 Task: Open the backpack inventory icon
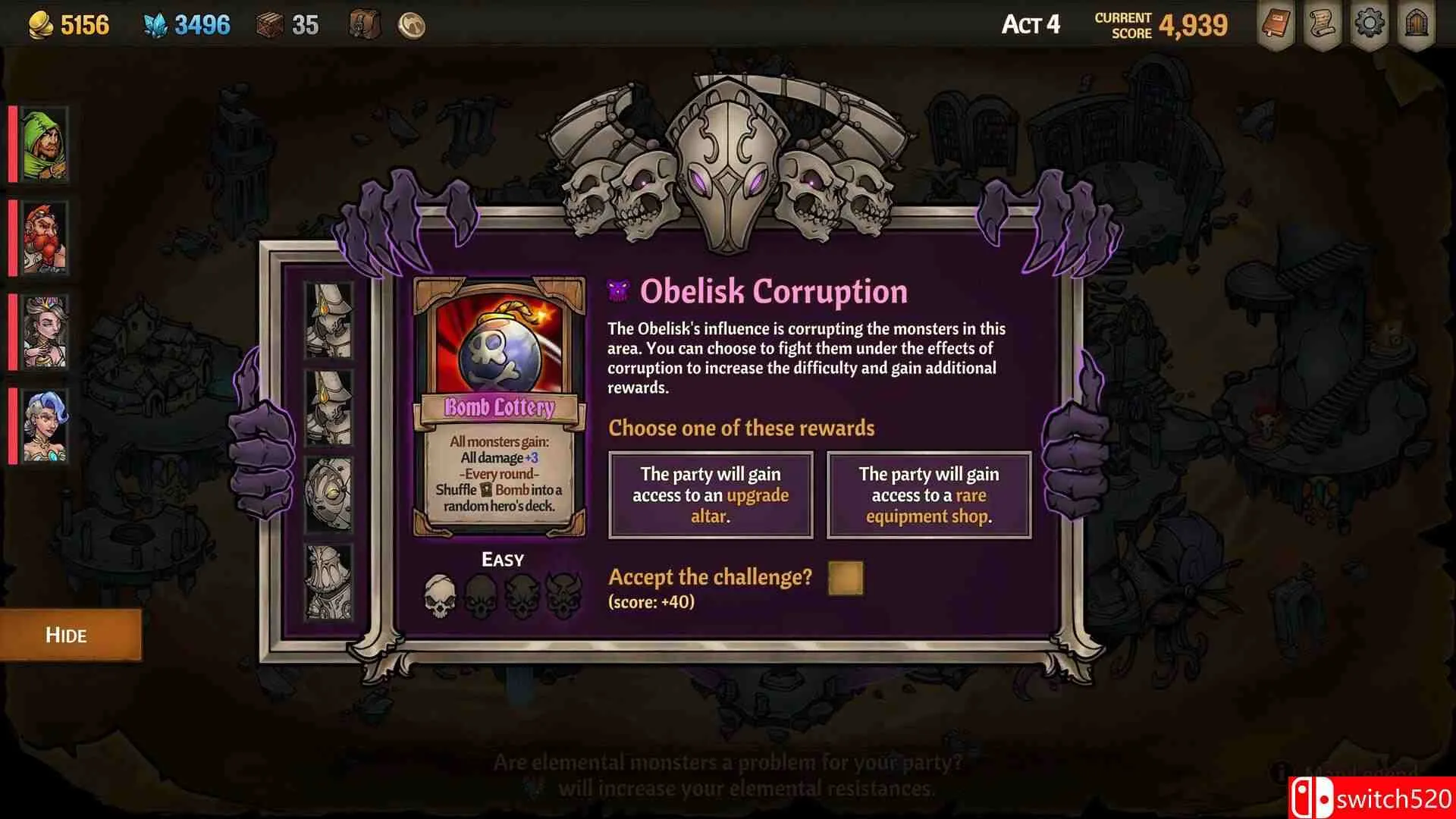tap(365, 25)
